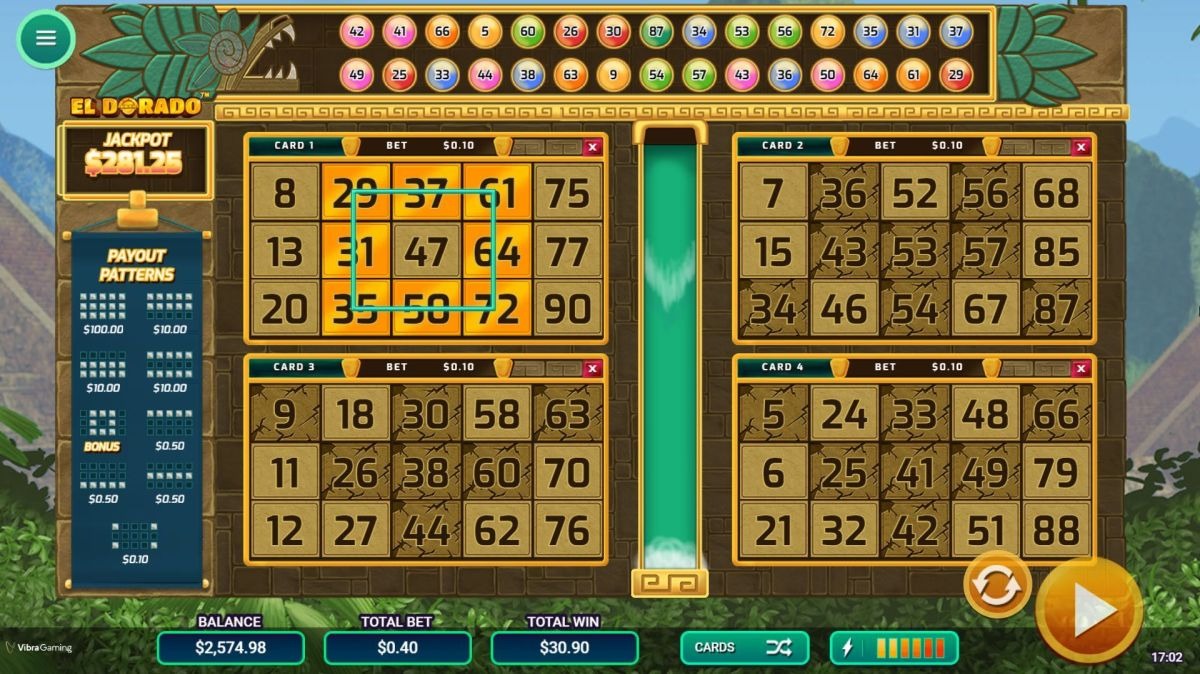Viewport: 1200px width, 674px height.
Task: Choose number 7 tile on Card 2
Action: [773, 193]
